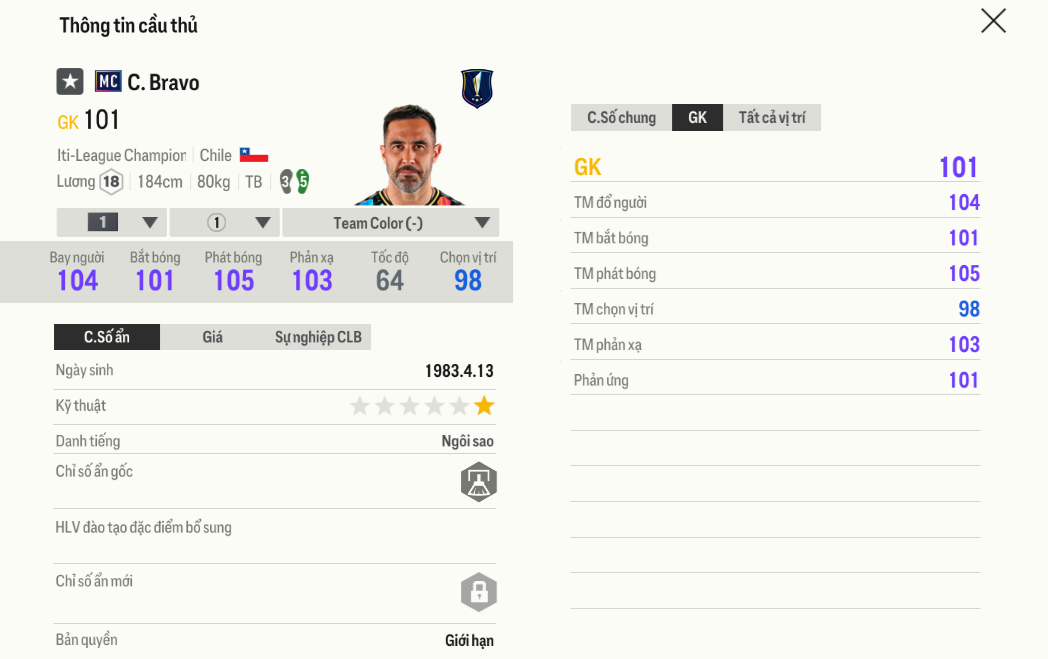1048x659 pixels.
Task: Click the star favorite icon beside C. Bravo
Action: 70,82
